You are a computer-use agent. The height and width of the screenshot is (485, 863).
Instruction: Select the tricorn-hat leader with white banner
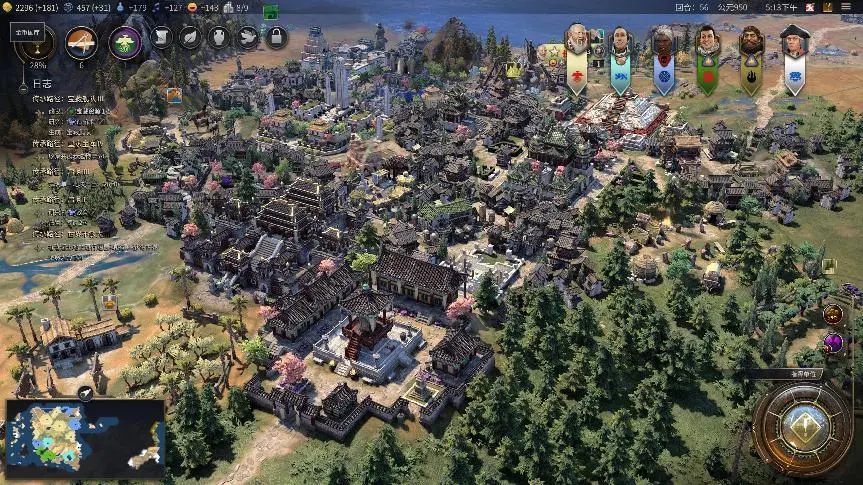coord(794,42)
